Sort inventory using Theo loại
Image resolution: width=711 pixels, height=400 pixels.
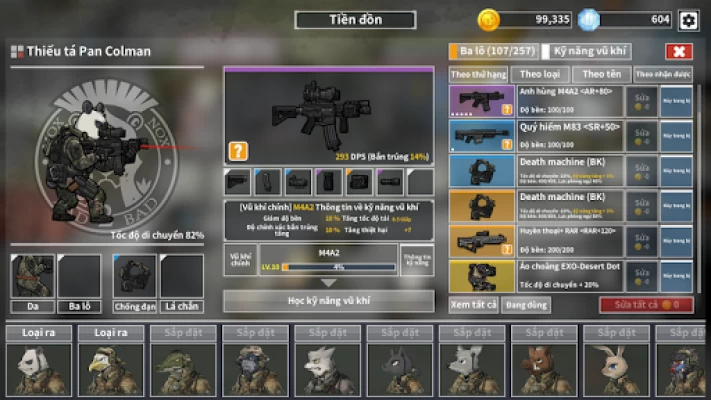[x=540, y=74]
